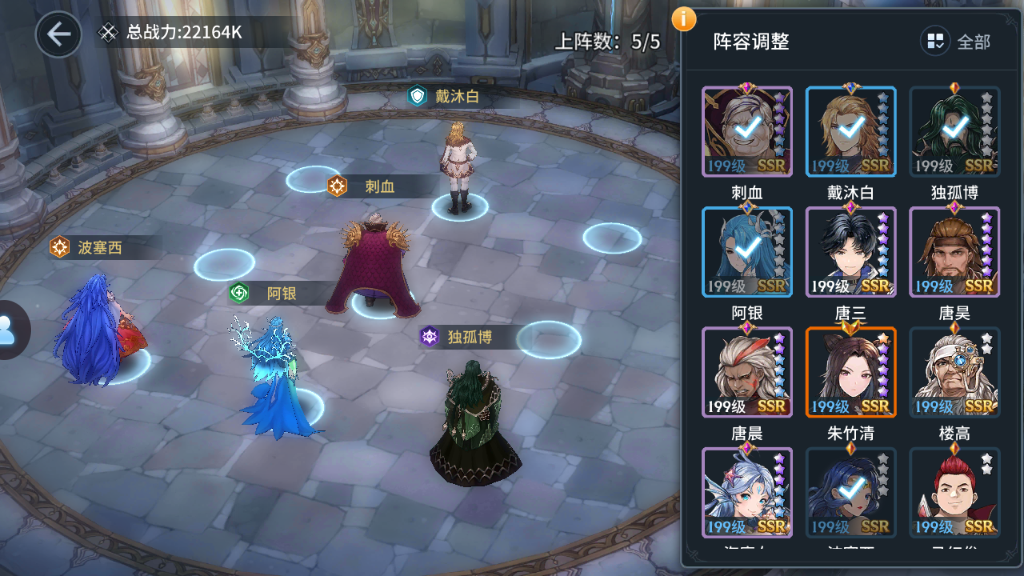The width and height of the screenshot is (1024, 576).
Task: Open the 全部 hero filter
Action: click(x=958, y=41)
